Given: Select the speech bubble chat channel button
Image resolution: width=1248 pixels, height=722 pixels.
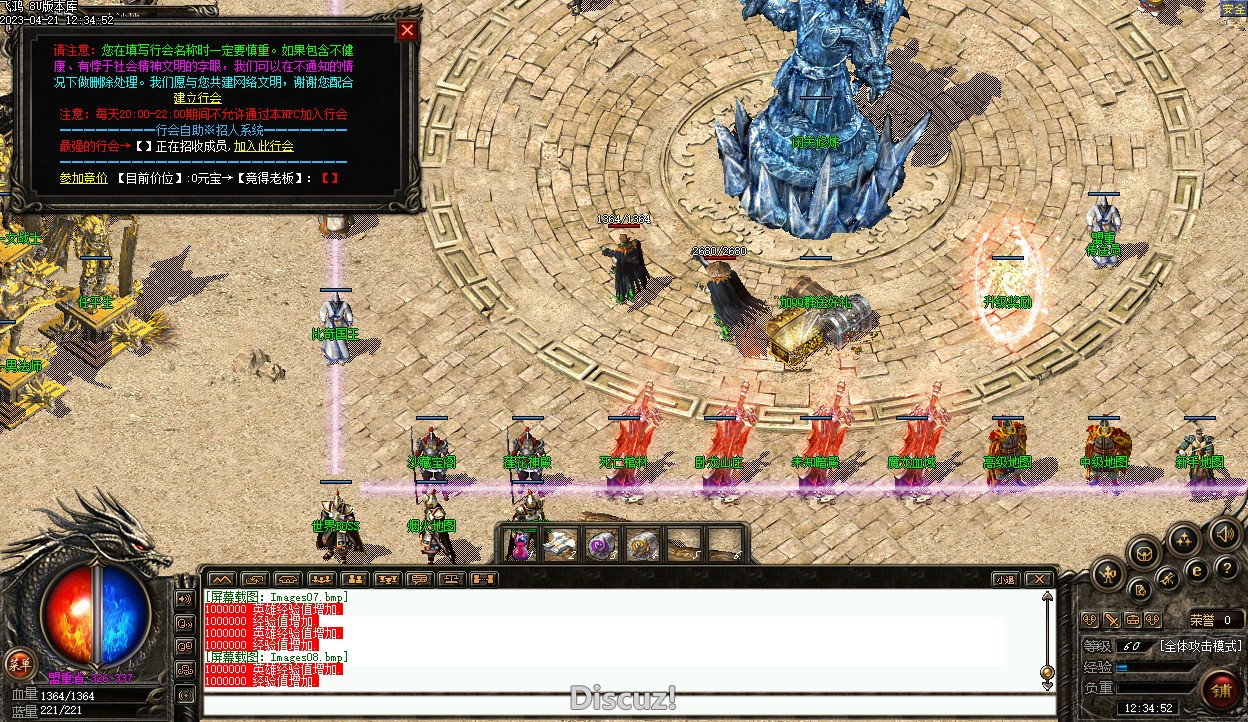Looking at the screenshot, I should (420, 579).
